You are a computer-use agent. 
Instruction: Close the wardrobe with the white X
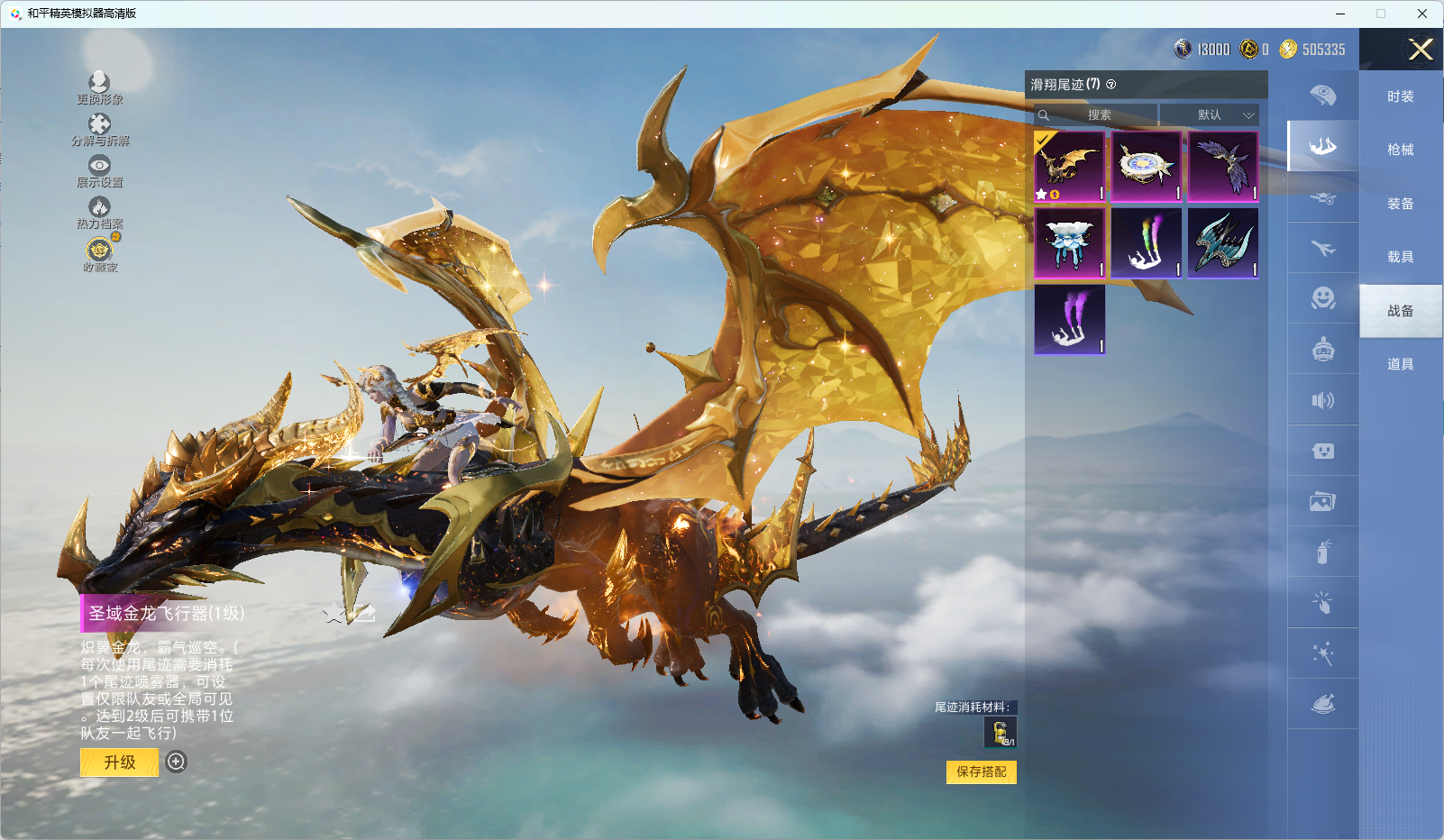pos(1421,50)
